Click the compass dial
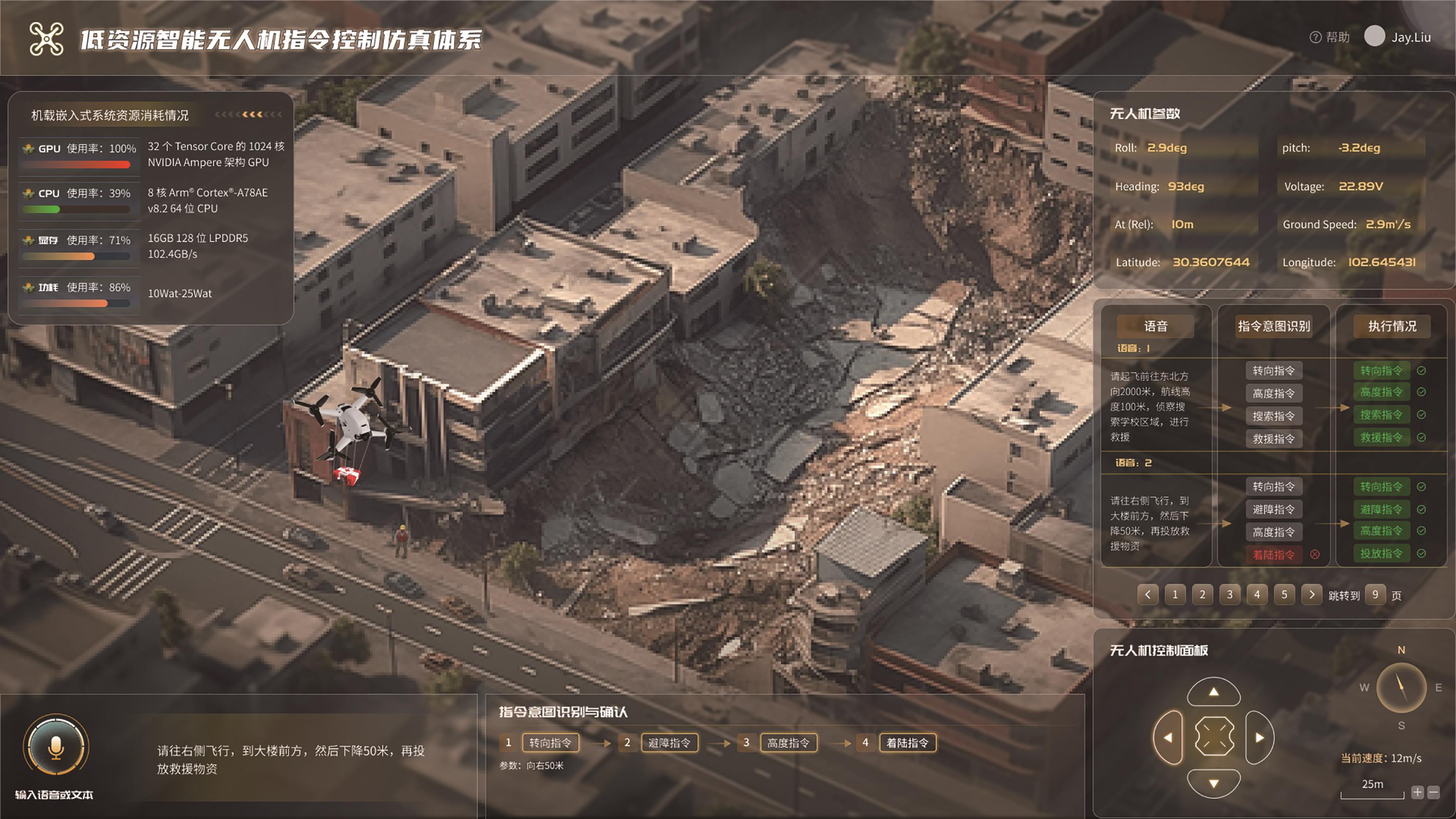Viewport: 1456px width, 819px height. pyautogui.click(x=1401, y=688)
